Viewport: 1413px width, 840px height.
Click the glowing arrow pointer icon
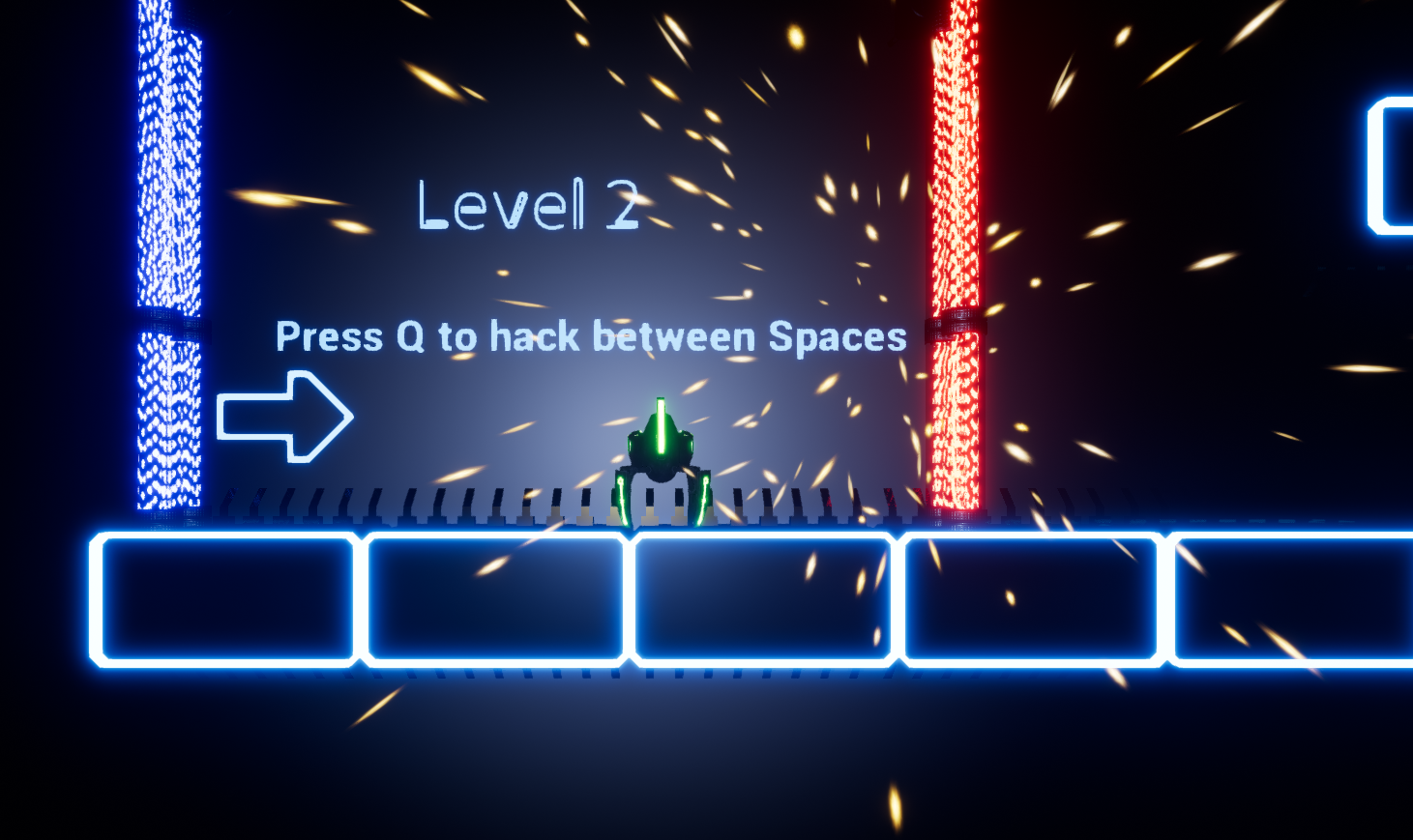tap(285, 416)
